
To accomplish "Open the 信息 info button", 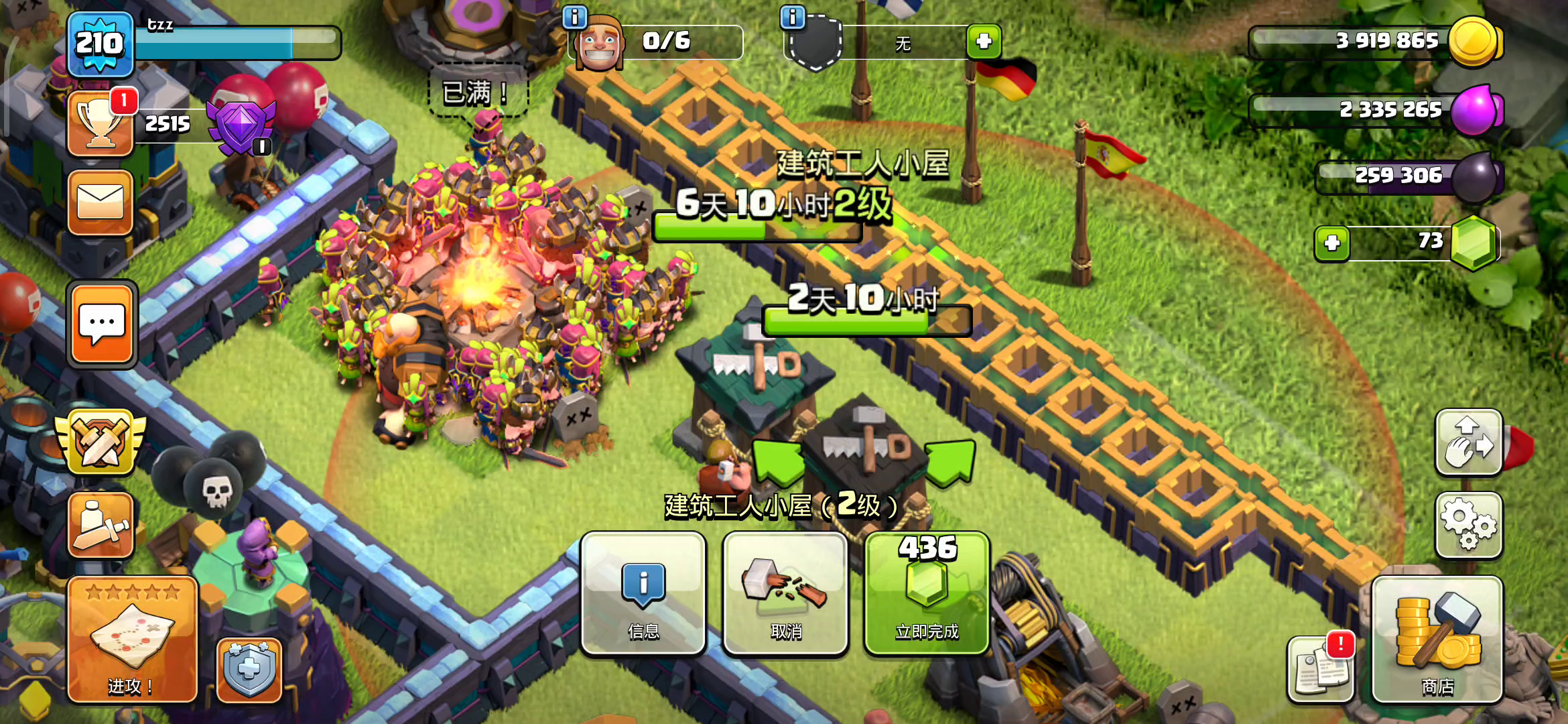I will (x=643, y=594).
